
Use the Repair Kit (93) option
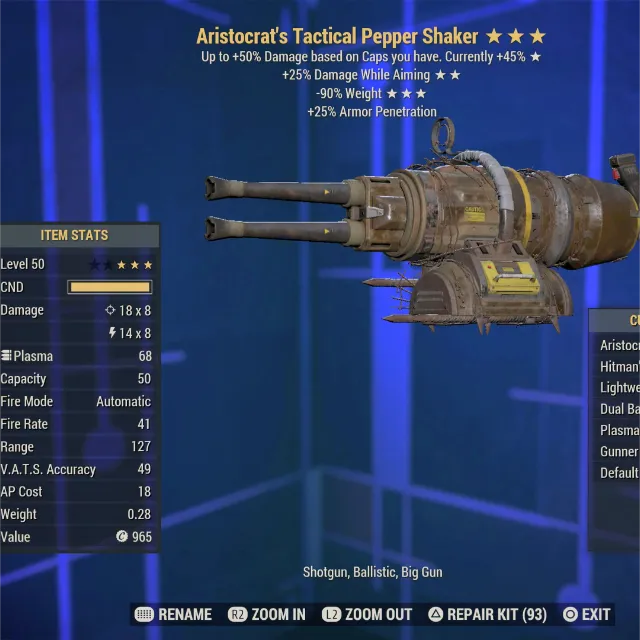click(x=487, y=614)
